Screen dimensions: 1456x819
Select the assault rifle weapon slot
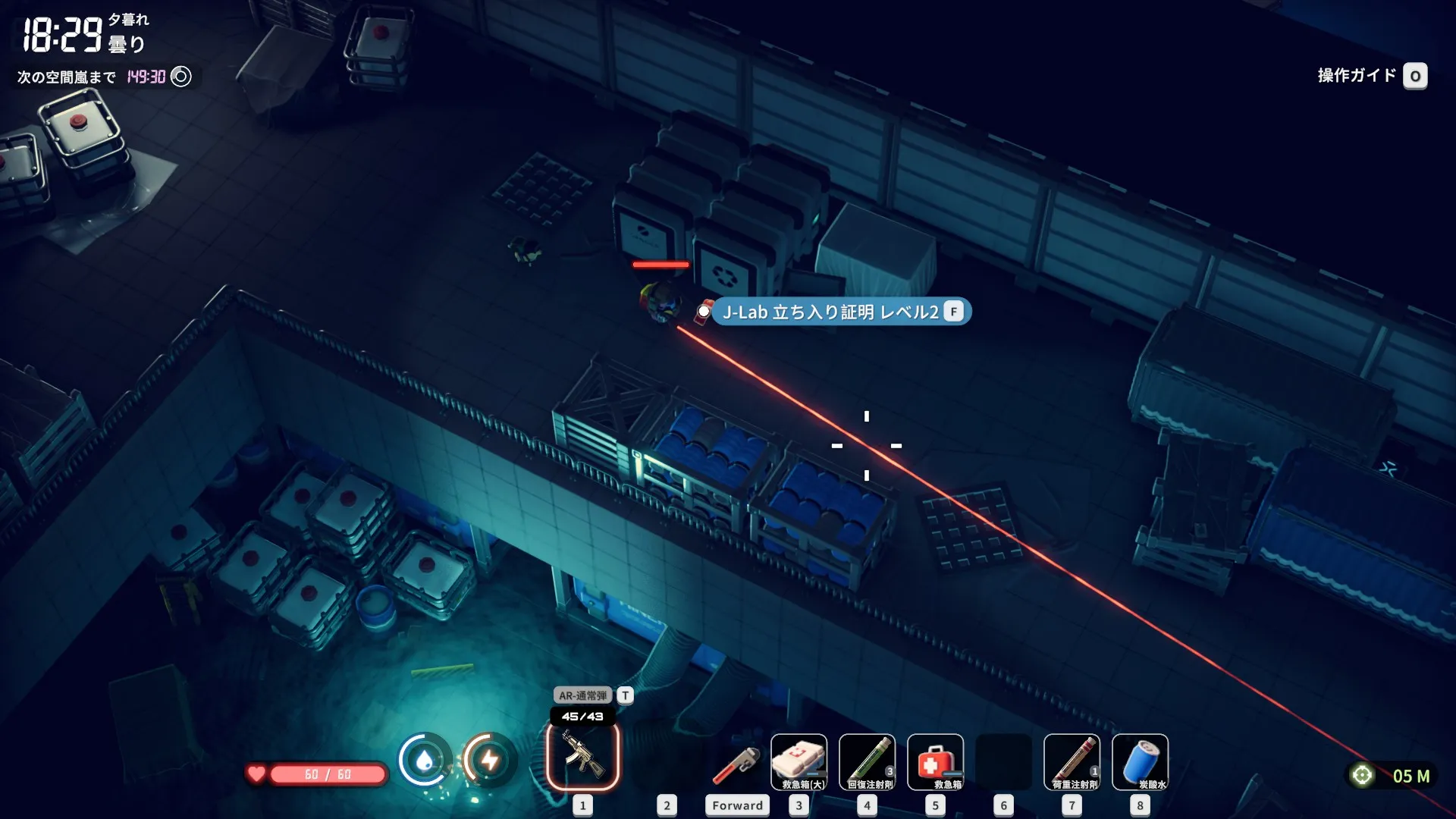tap(582, 756)
